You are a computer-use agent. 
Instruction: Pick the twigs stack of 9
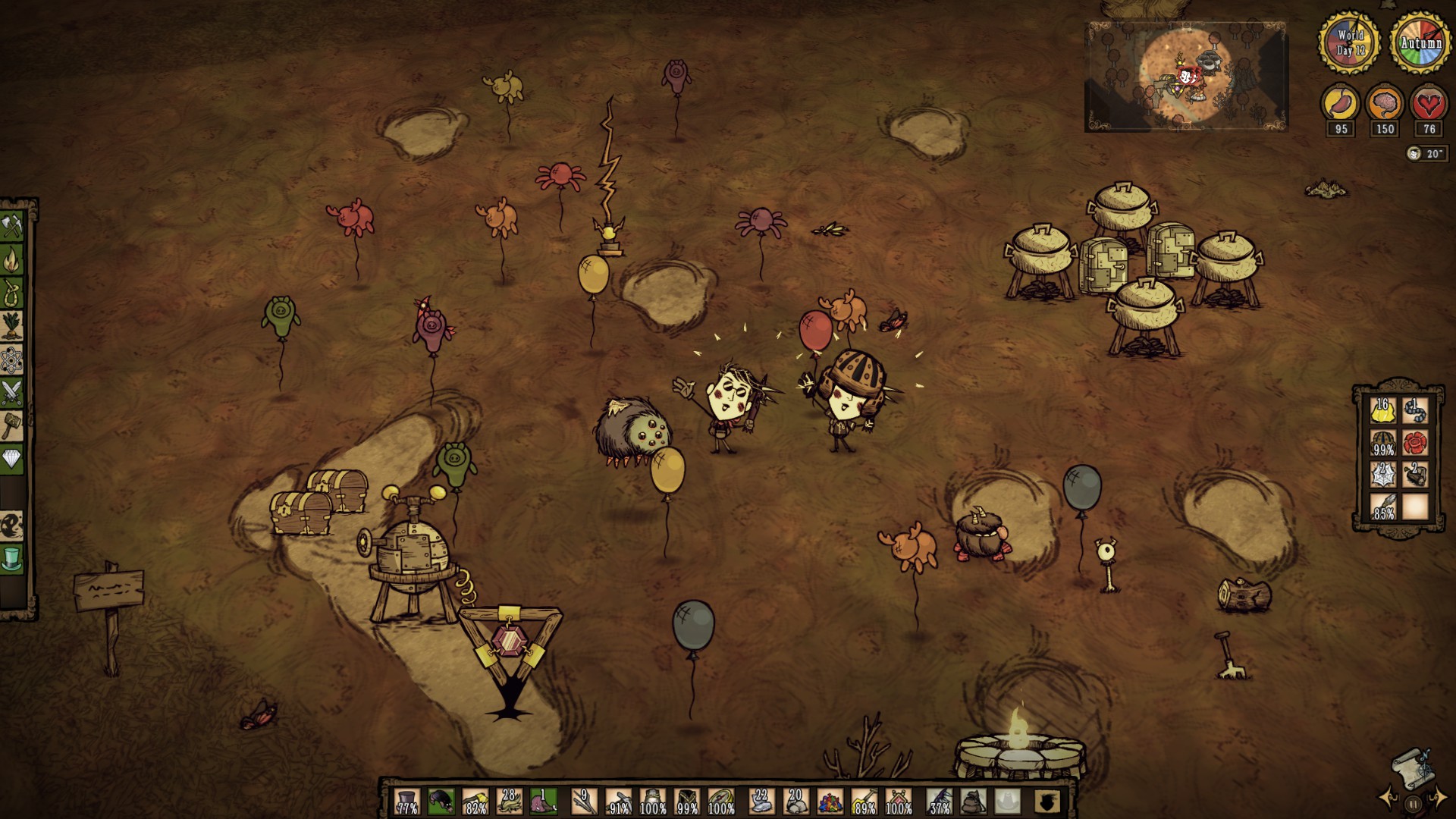click(584, 801)
